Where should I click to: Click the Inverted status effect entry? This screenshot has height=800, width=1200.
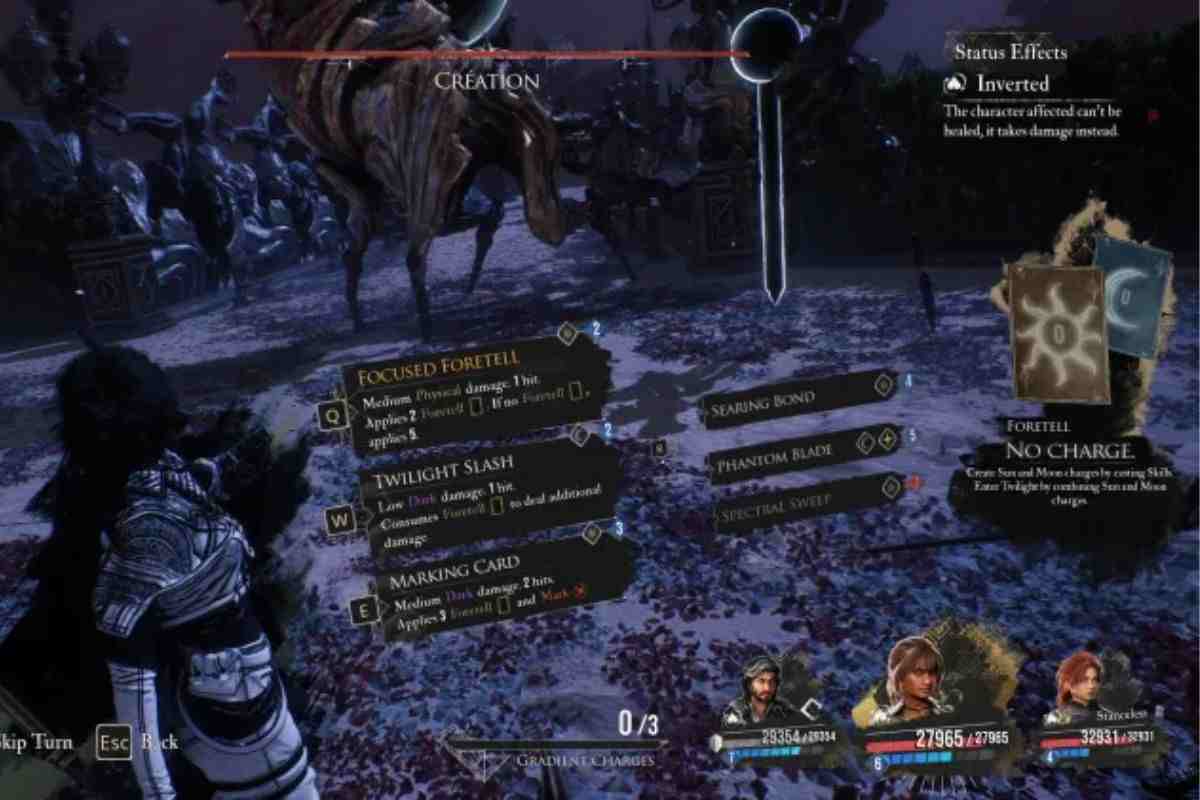[1010, 85]
